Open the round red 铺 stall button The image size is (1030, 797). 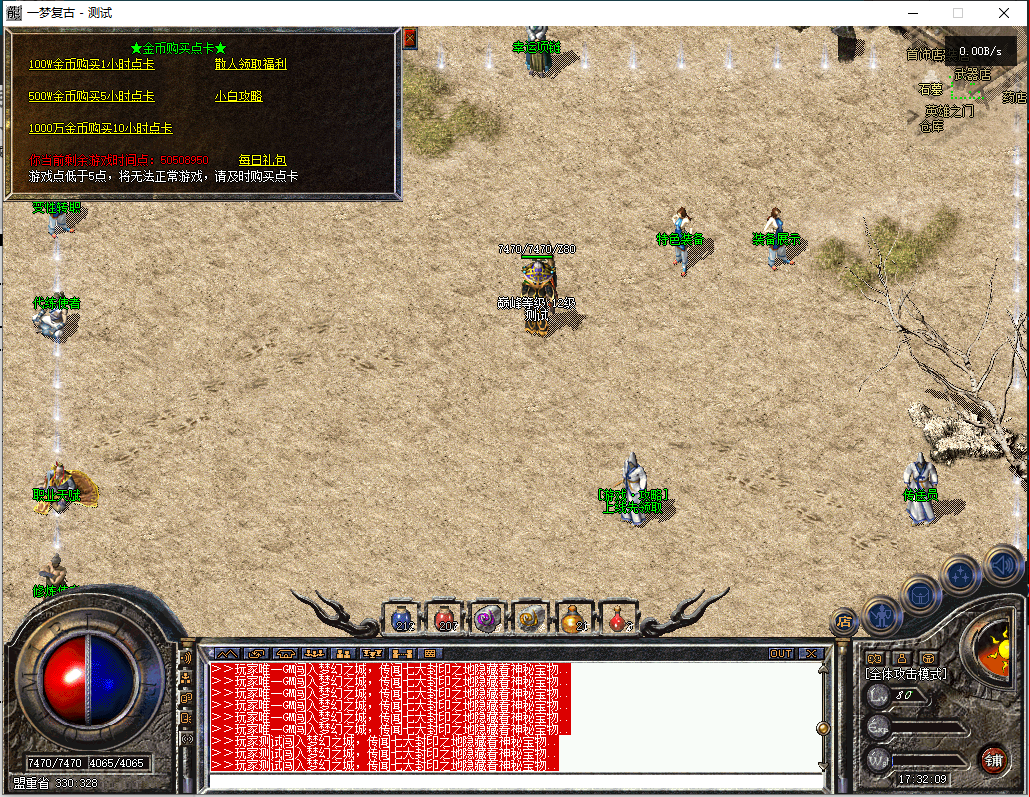[992, 758]
